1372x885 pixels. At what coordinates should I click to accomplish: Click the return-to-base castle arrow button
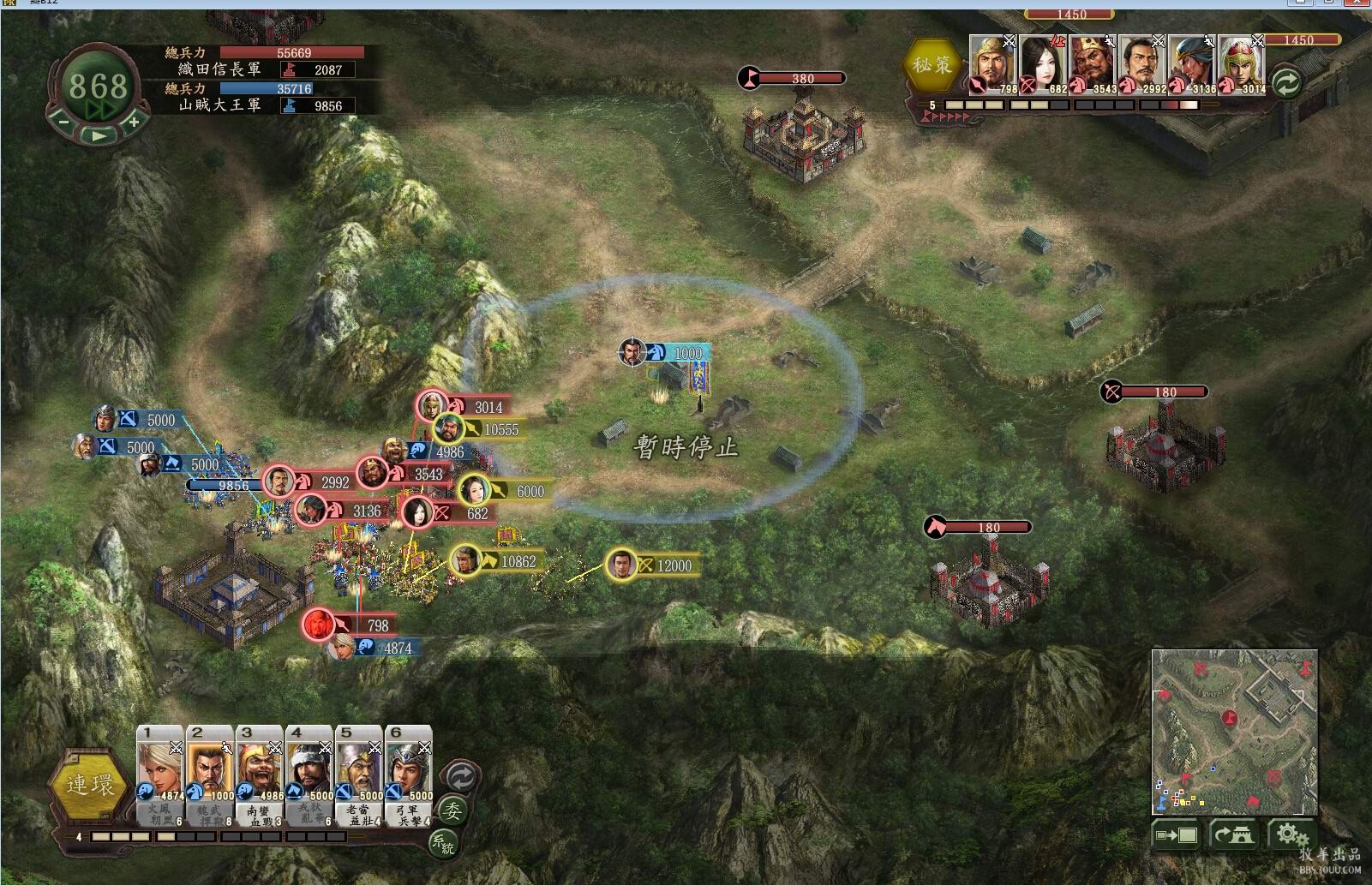tap(1234, 834)
